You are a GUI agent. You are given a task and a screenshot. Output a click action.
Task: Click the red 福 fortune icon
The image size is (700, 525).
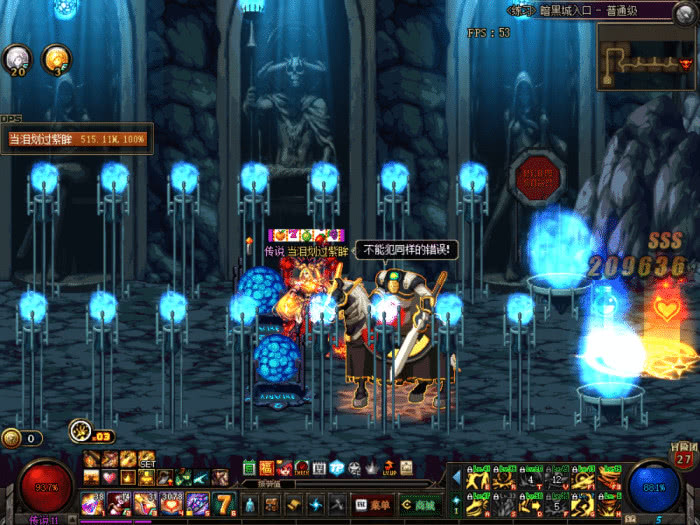pyautogui.click(x=266, y=468)
